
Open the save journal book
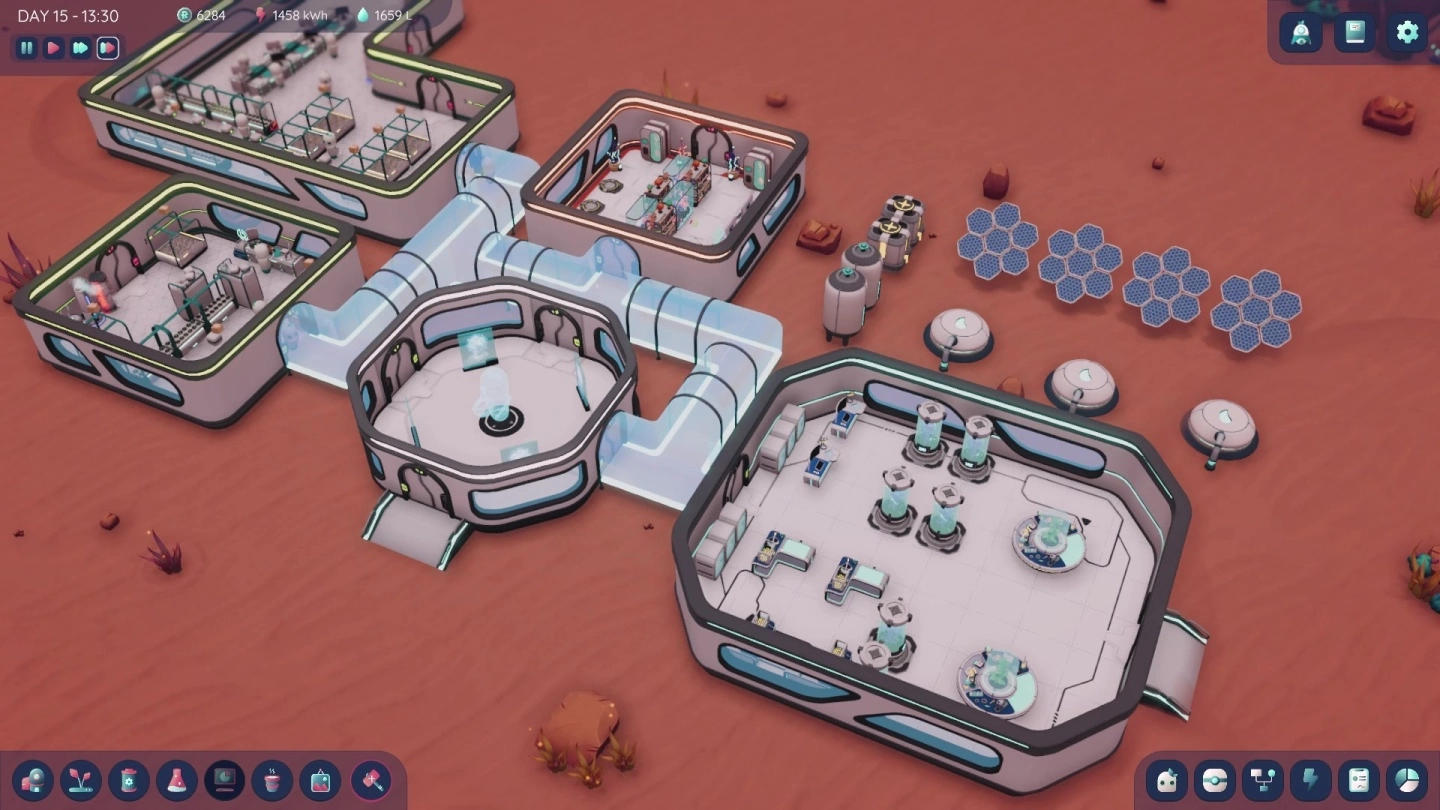click(x=1355, y=33)
